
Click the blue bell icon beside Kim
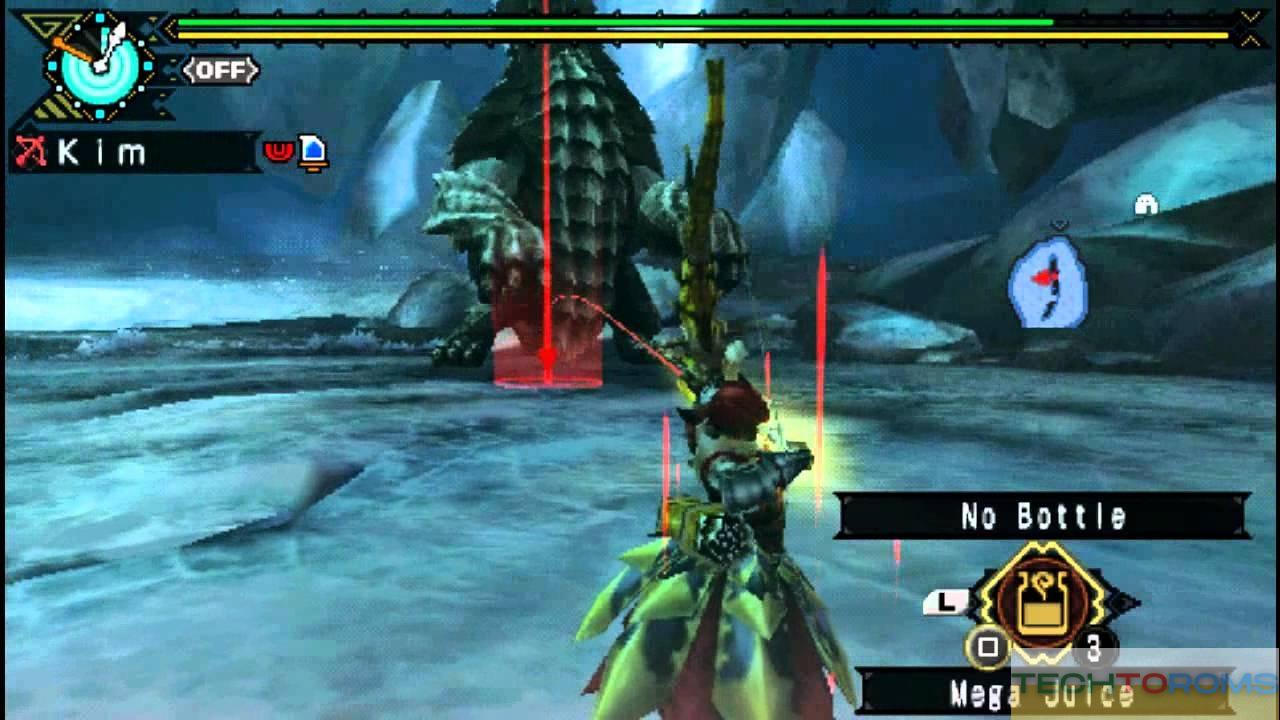coord(314,152)
